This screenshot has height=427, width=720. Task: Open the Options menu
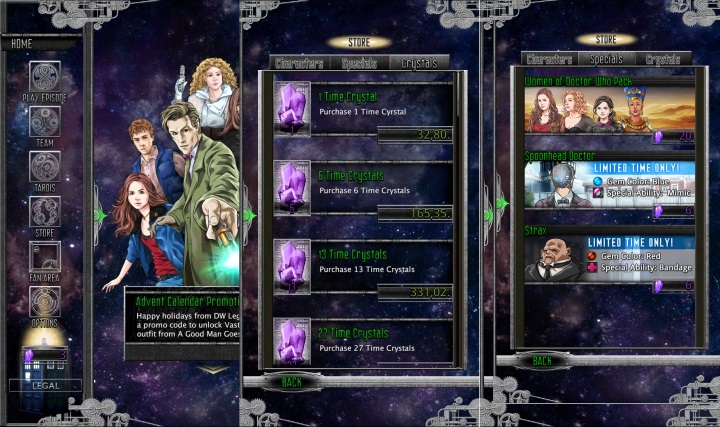(44, 302)
